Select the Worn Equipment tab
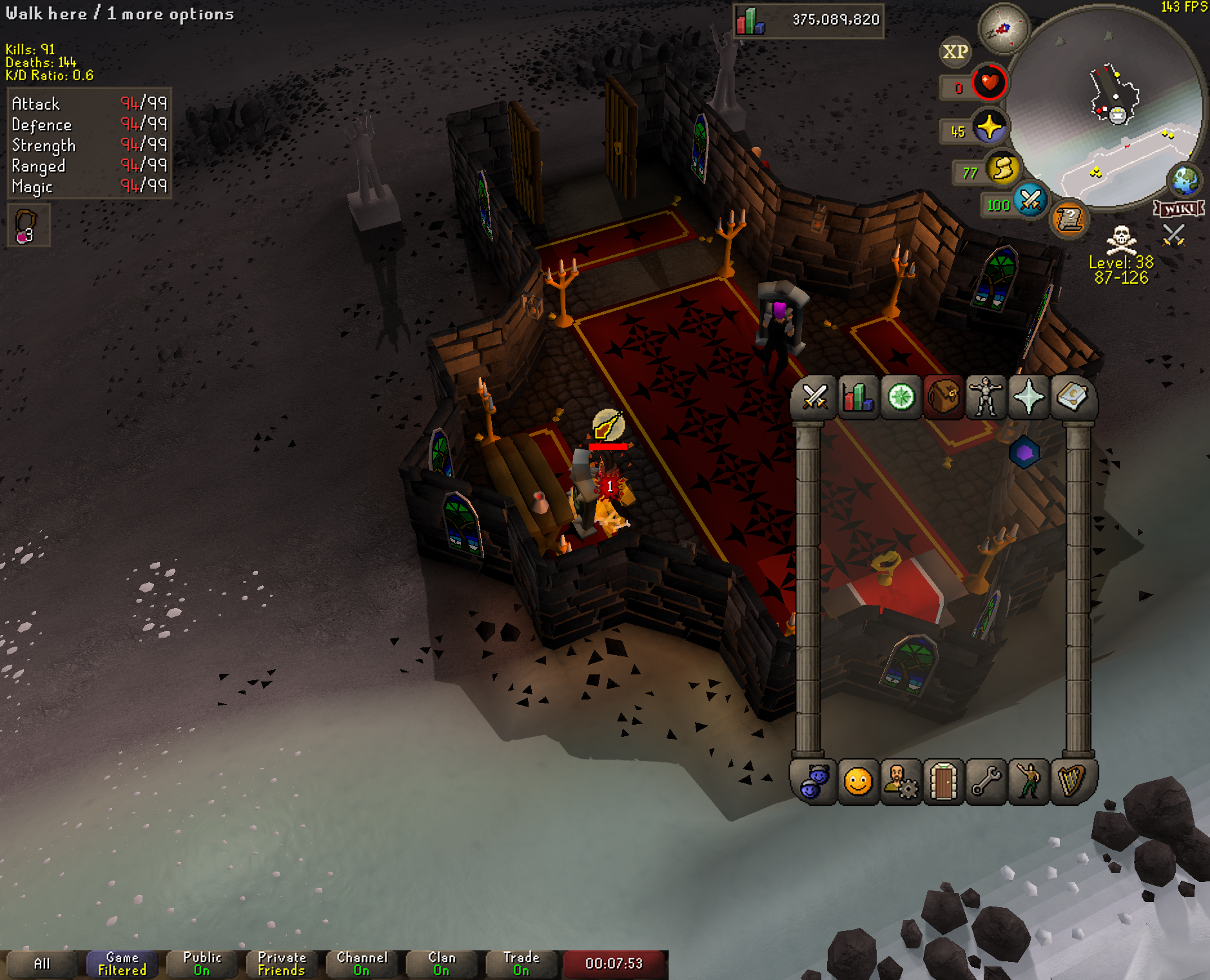 (x=986, y=397)
